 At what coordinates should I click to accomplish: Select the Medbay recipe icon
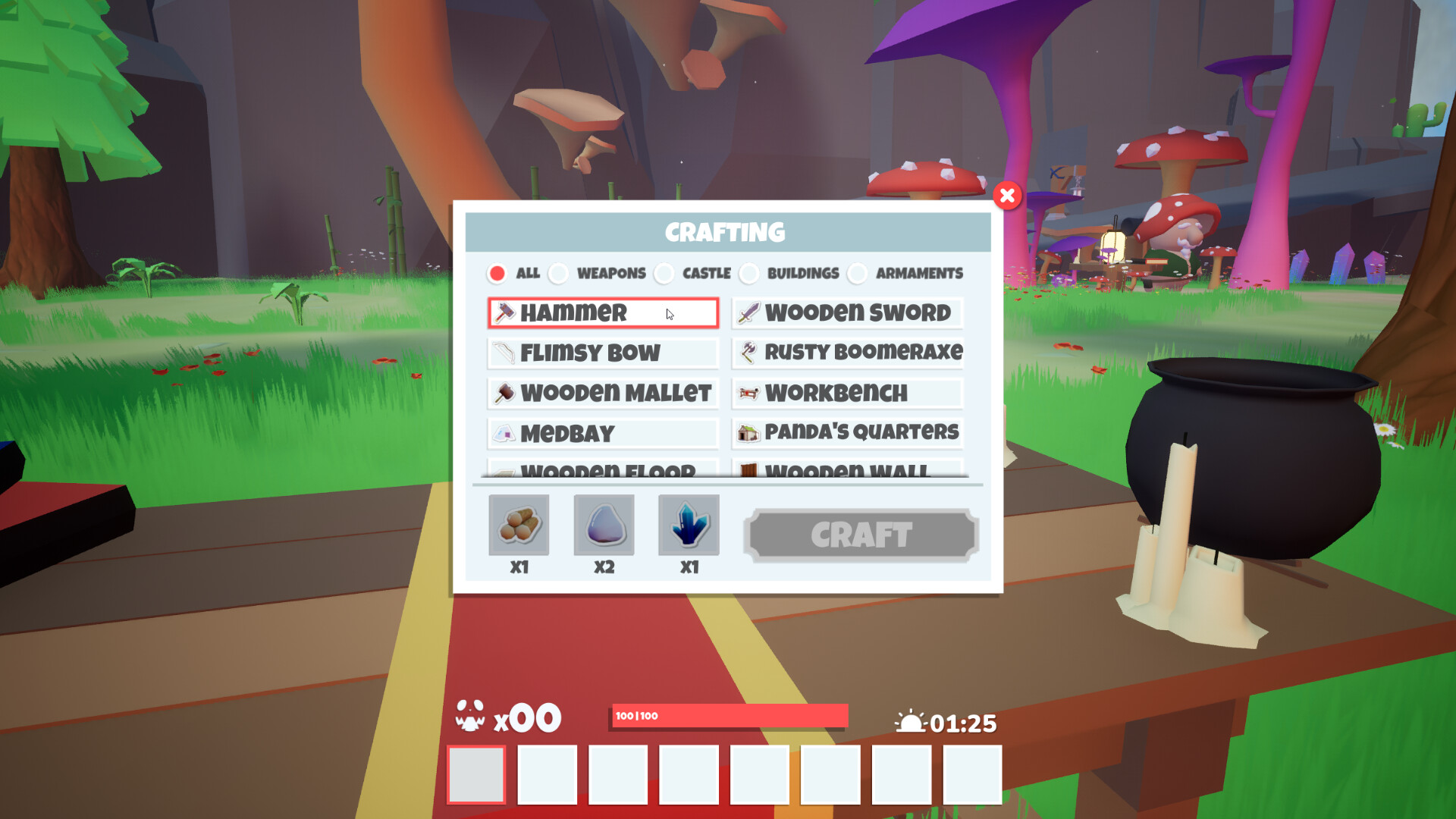[505, 432]
